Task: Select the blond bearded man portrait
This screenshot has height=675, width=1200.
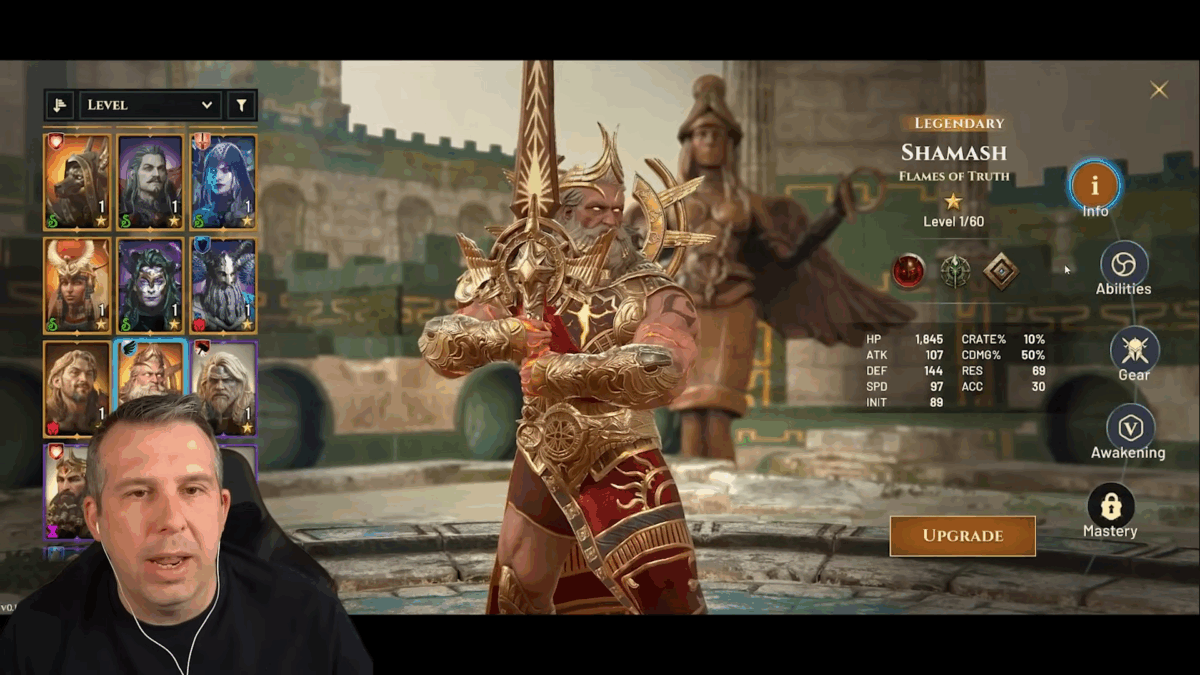Action: pos(77,387)
